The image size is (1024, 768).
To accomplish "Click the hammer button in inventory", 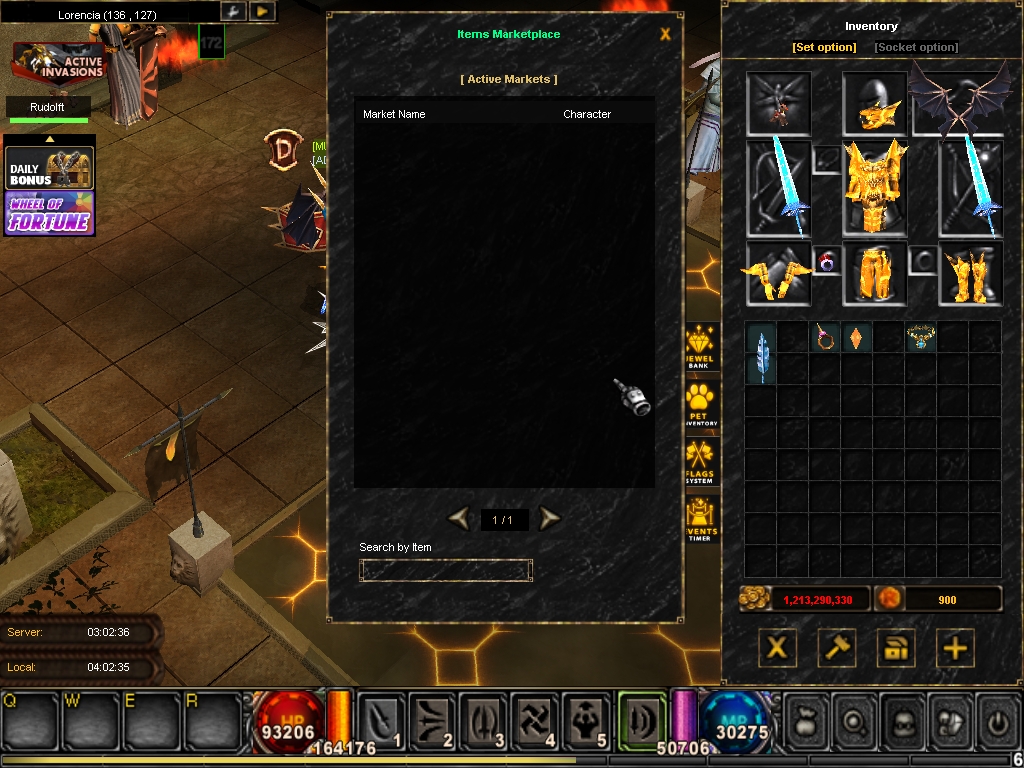I will point(837,648).
